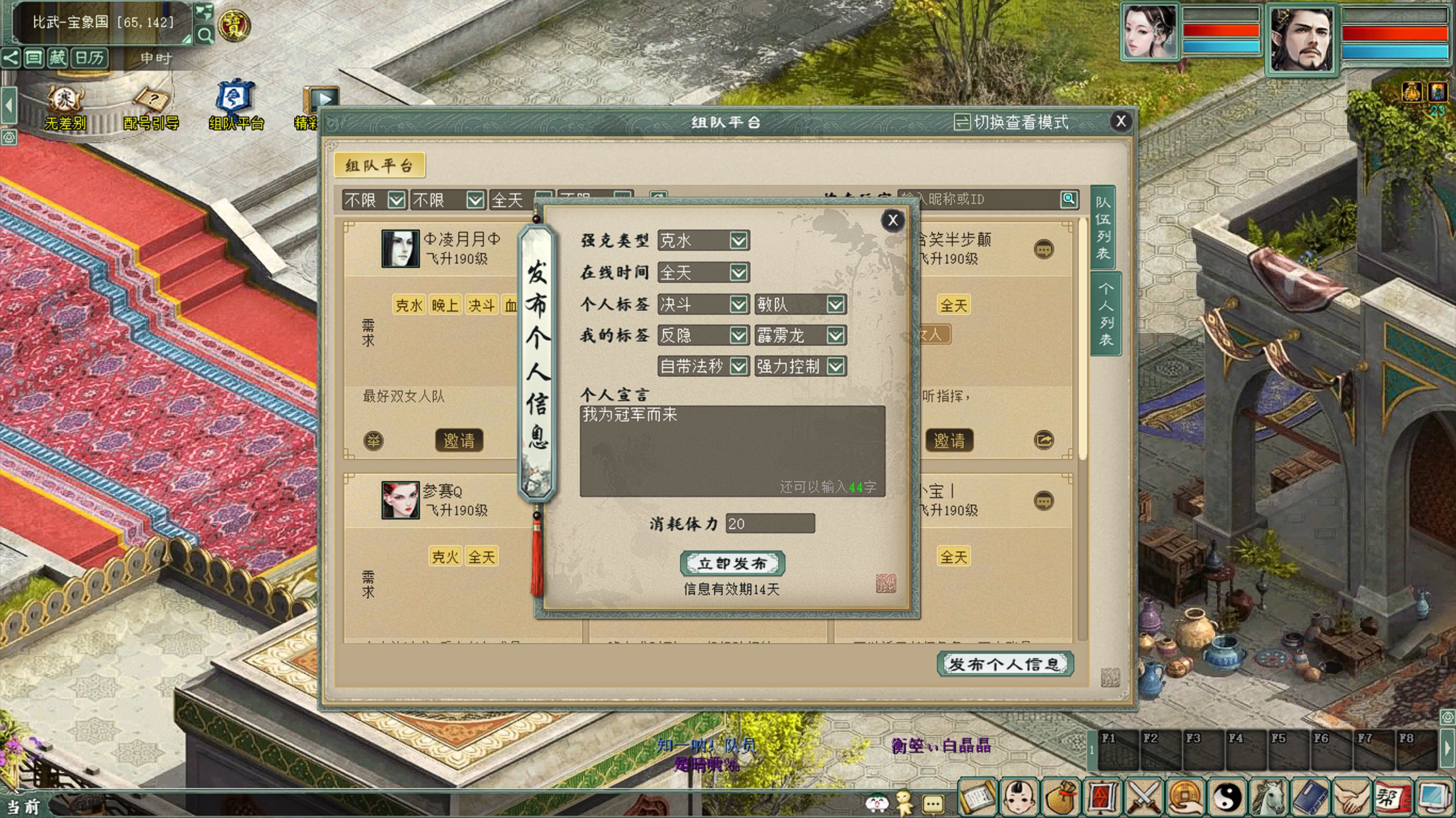Close the 发布个人信息 dialog
The height and width of the screenshot is (818, 1456).
[892, 220]
